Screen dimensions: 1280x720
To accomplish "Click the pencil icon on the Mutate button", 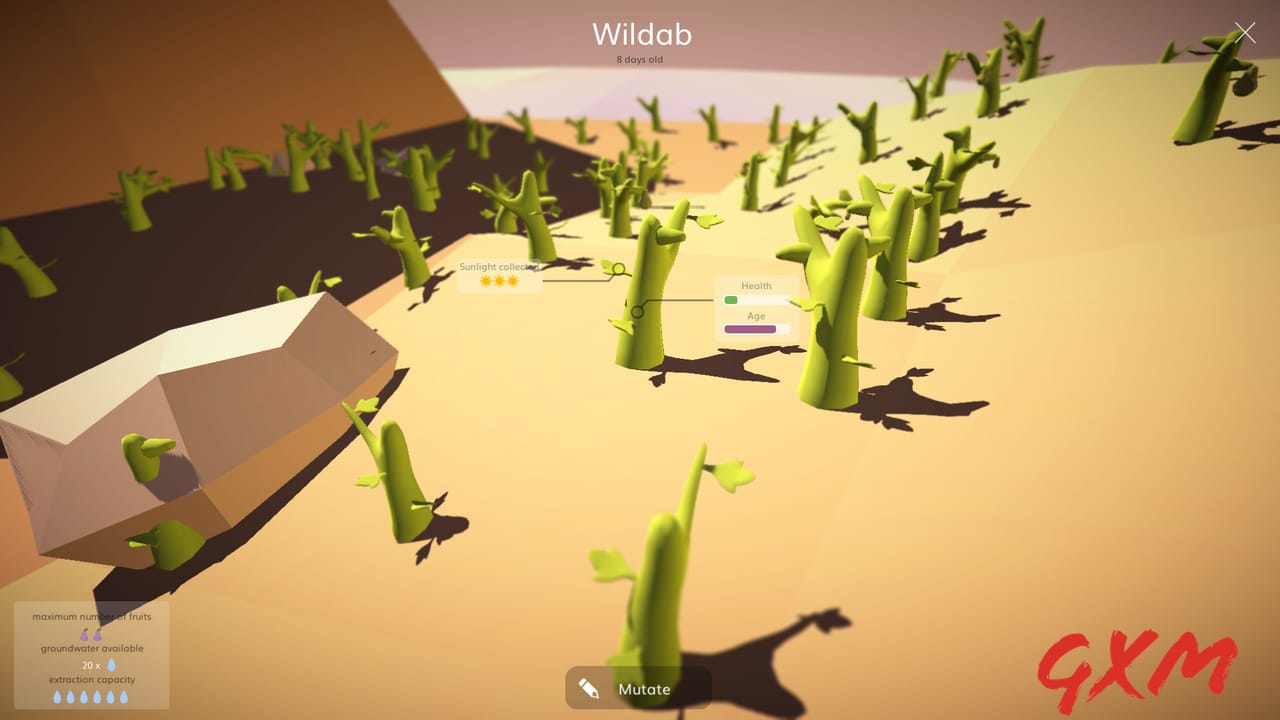I will pyautogui.click(x=589, y=688).
